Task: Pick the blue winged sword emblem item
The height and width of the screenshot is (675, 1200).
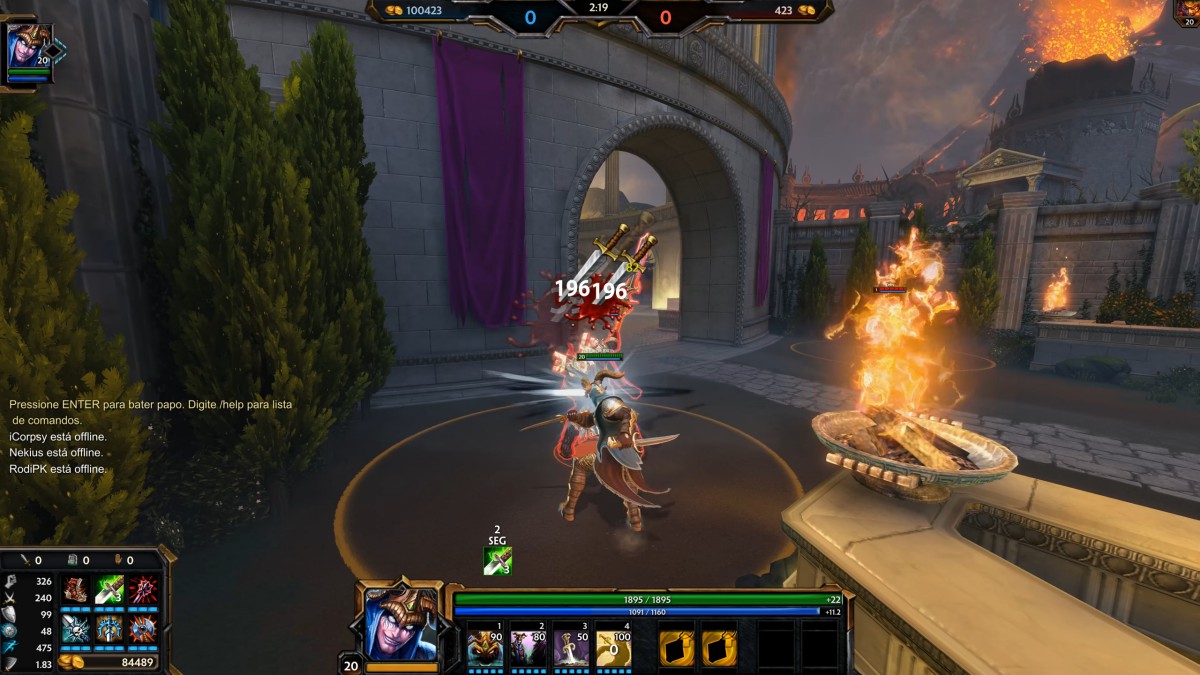Action: pos(109,628)
